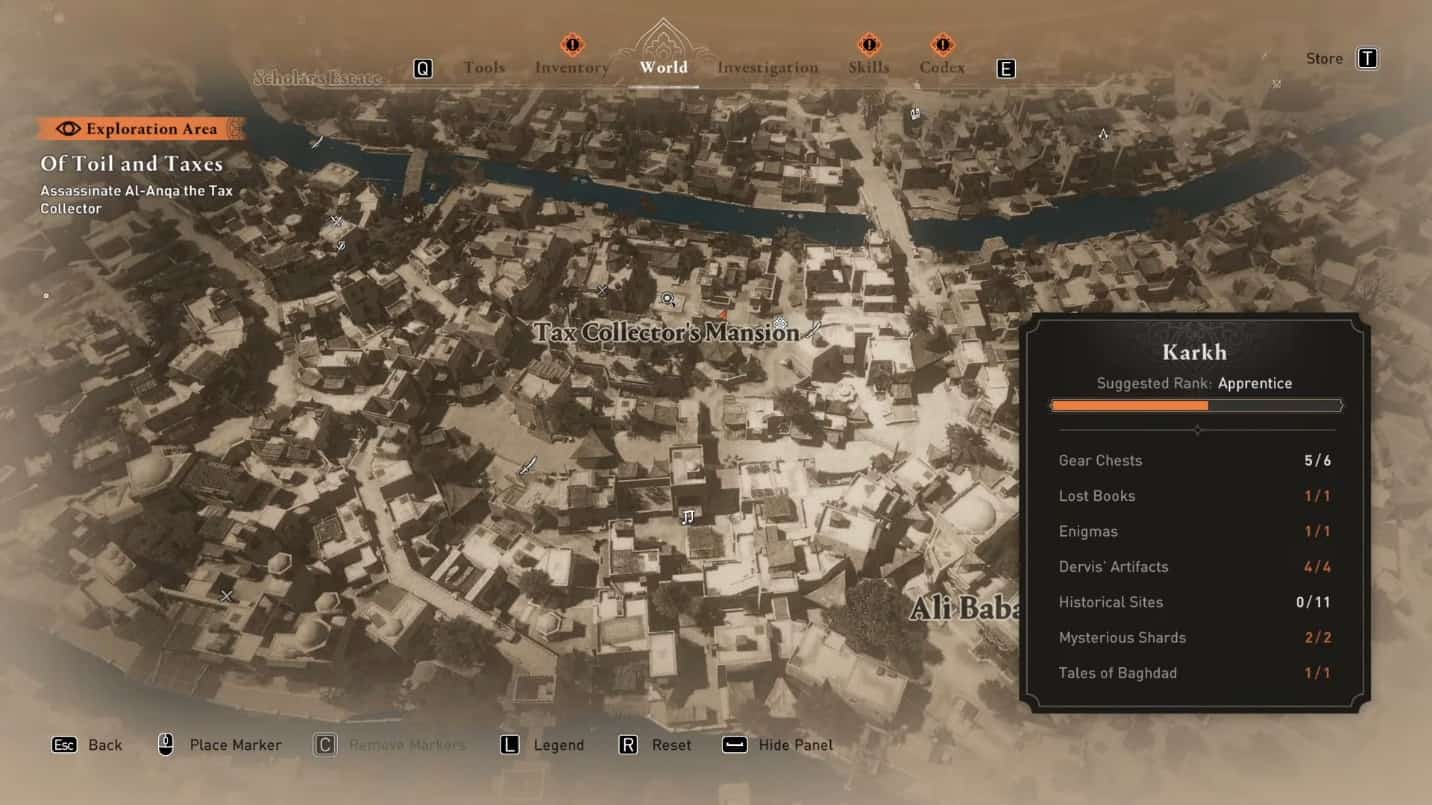Viewport: 1432px width, 805px height.
Task: Select the magnifying glass investigation marker
Action: 668,299
